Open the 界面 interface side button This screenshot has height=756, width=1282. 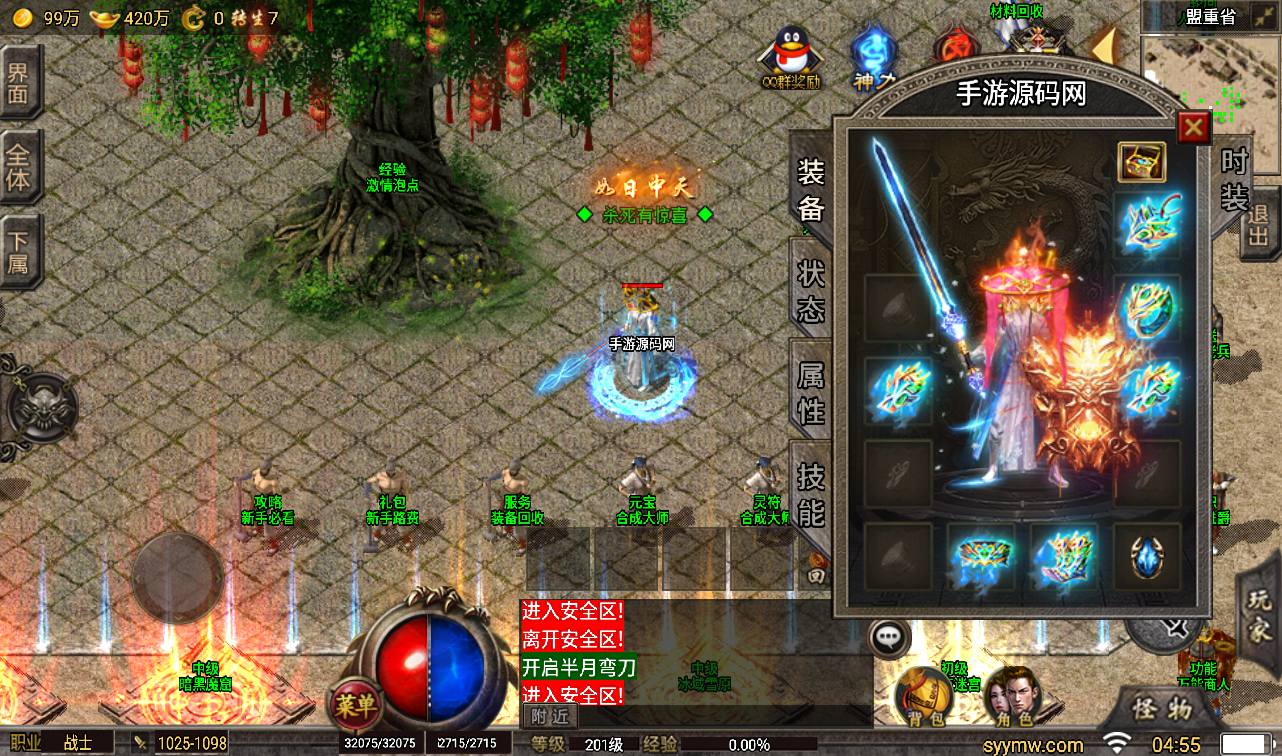(18, 85)
